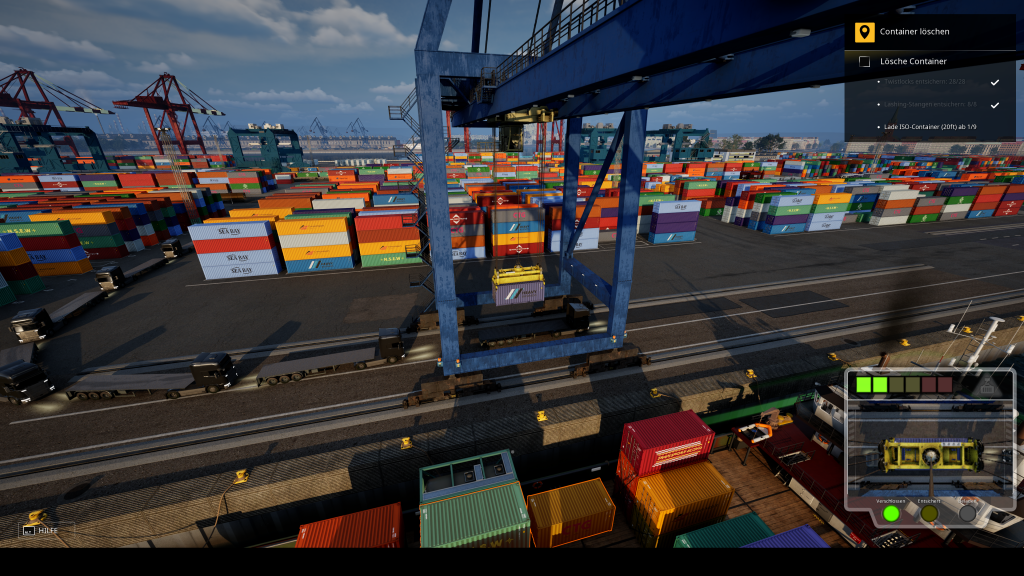This screenshot has width=1024, height=576.
Task: Click the Entsichert indicator light
Action: tap(929, 513)
